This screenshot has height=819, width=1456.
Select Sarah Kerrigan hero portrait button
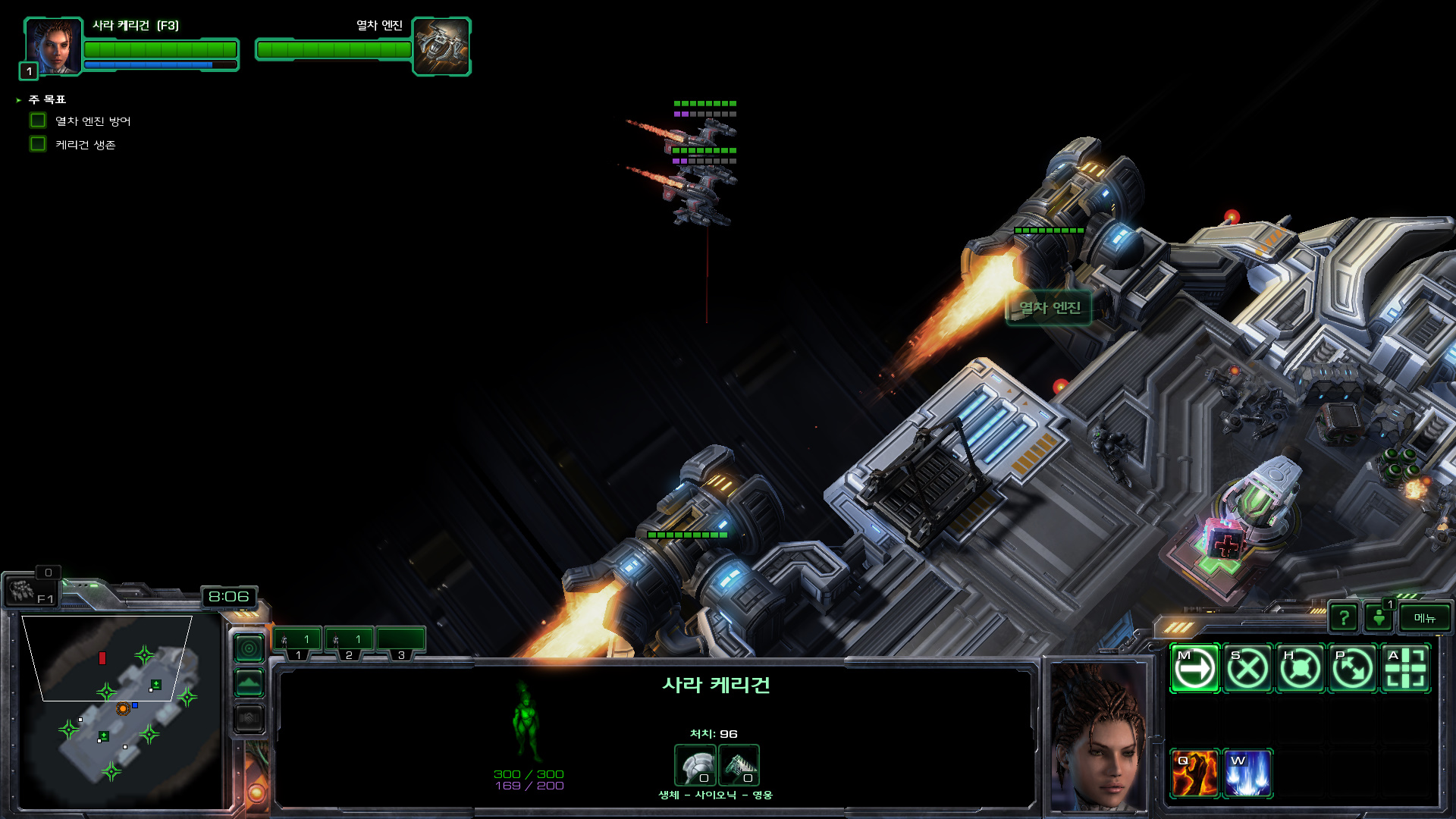(53, 47)
